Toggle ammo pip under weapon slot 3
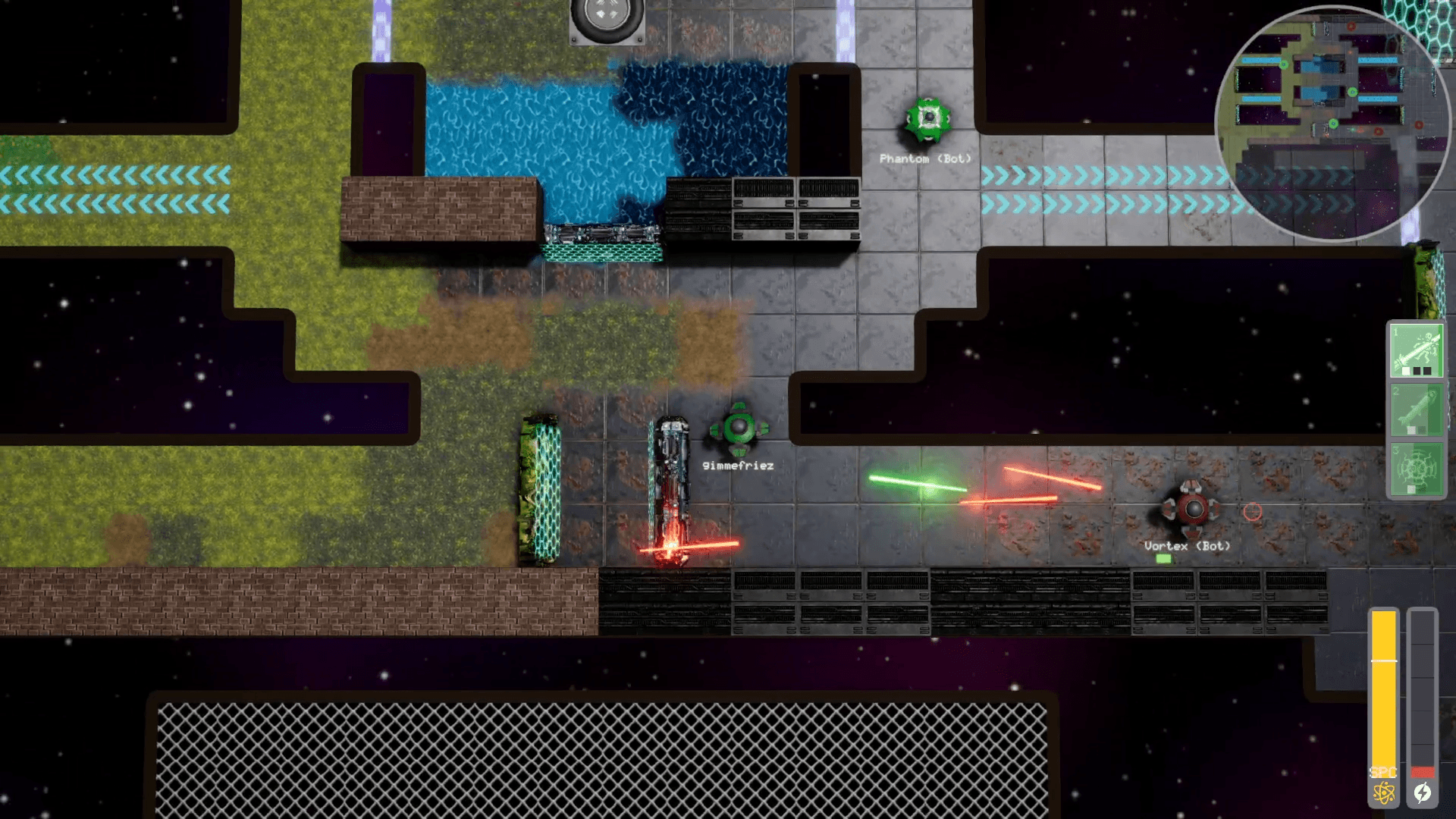 tap(1410, 488)
